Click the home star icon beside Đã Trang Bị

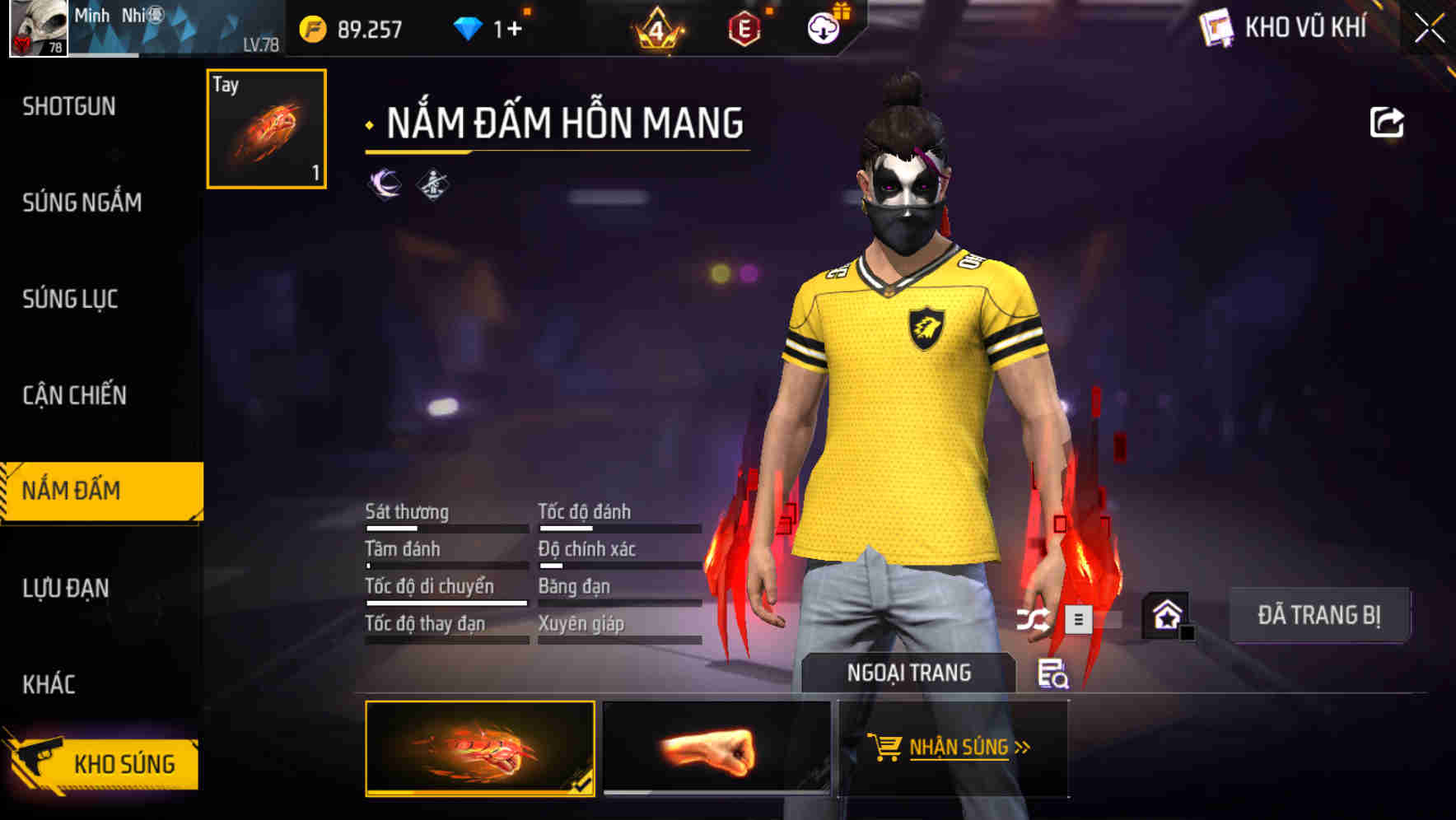(x=1169, y=615)
